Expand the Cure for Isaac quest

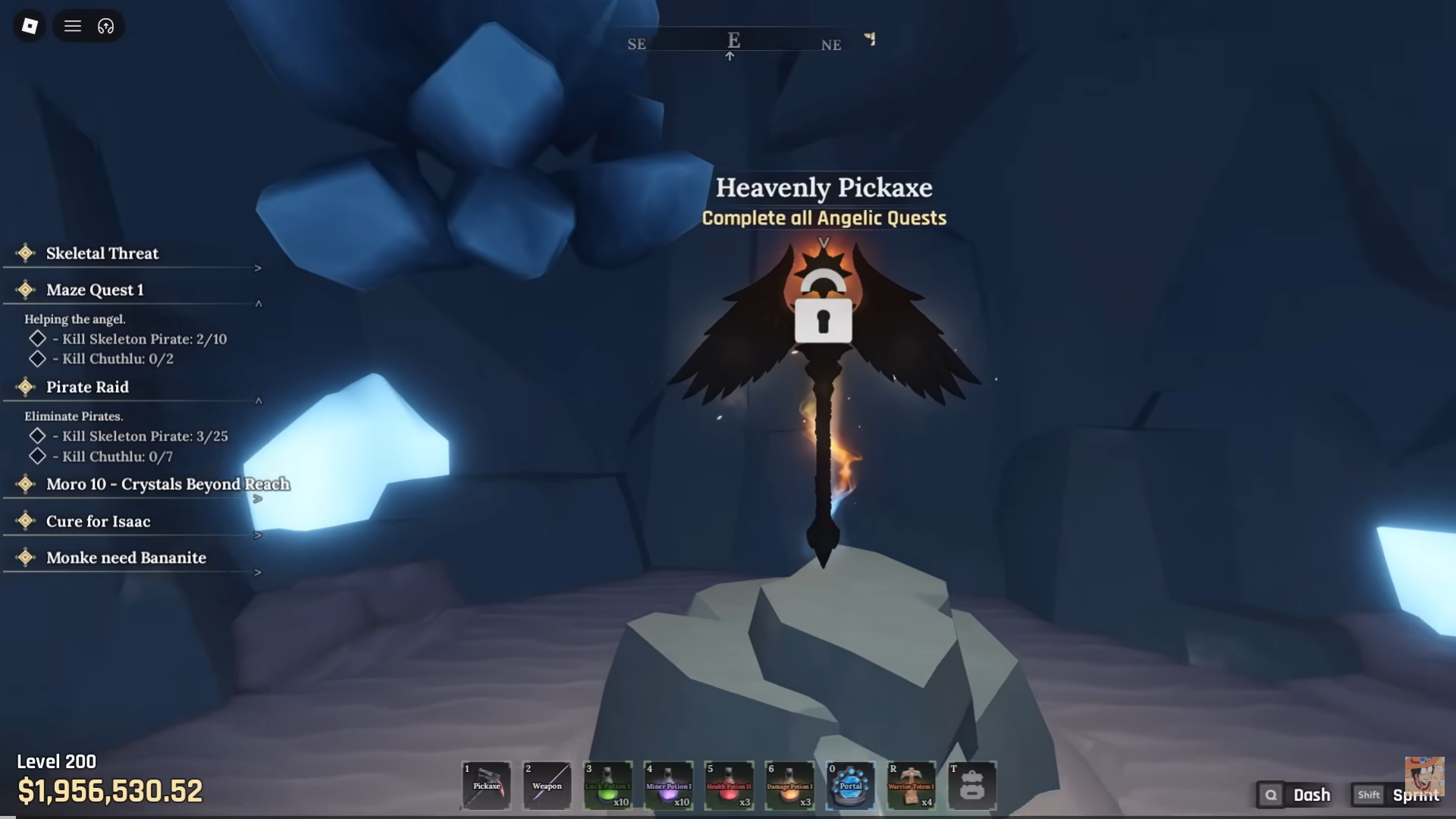[x=258, y=535]
